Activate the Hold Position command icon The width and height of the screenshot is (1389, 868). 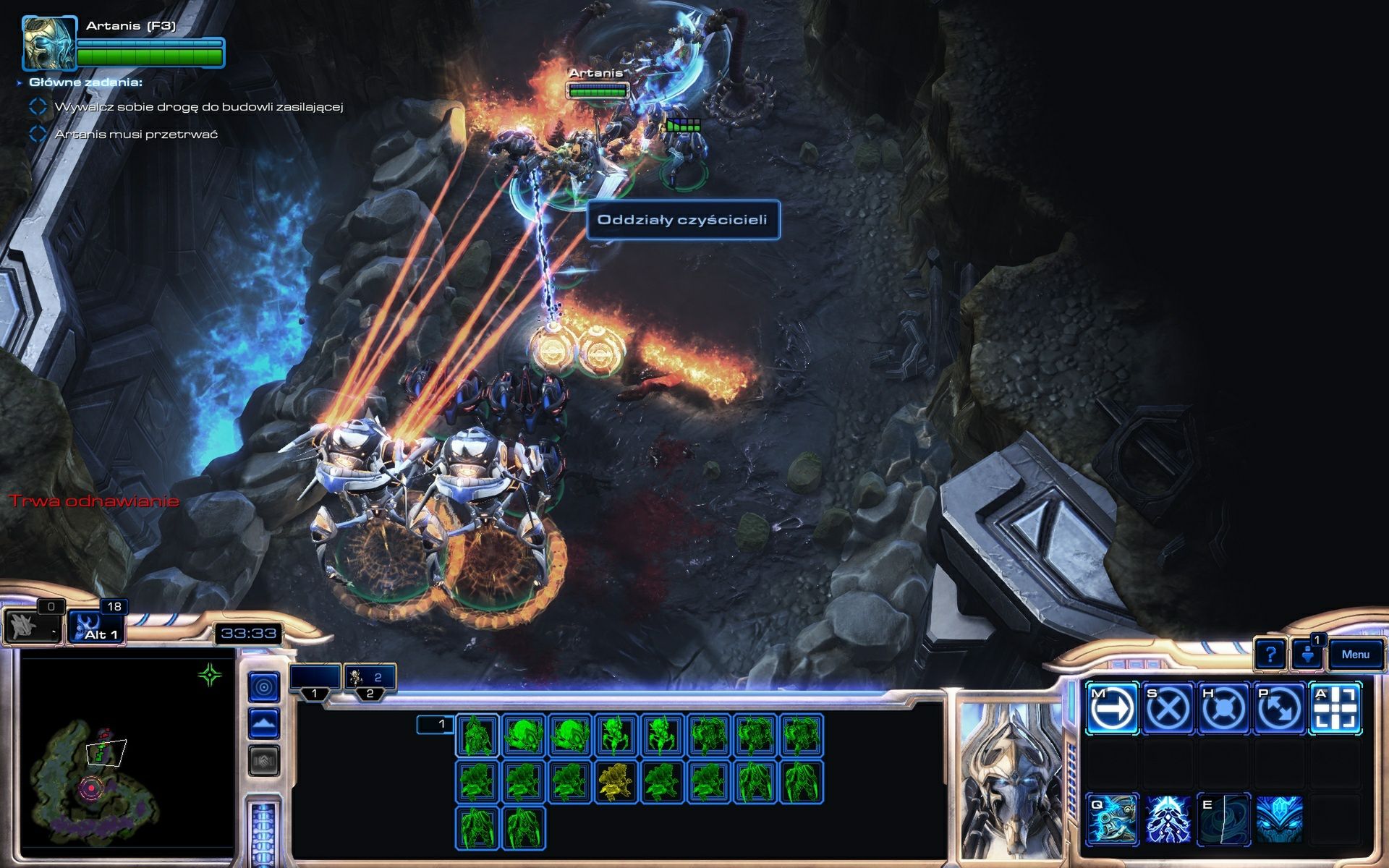(1223, 707)
